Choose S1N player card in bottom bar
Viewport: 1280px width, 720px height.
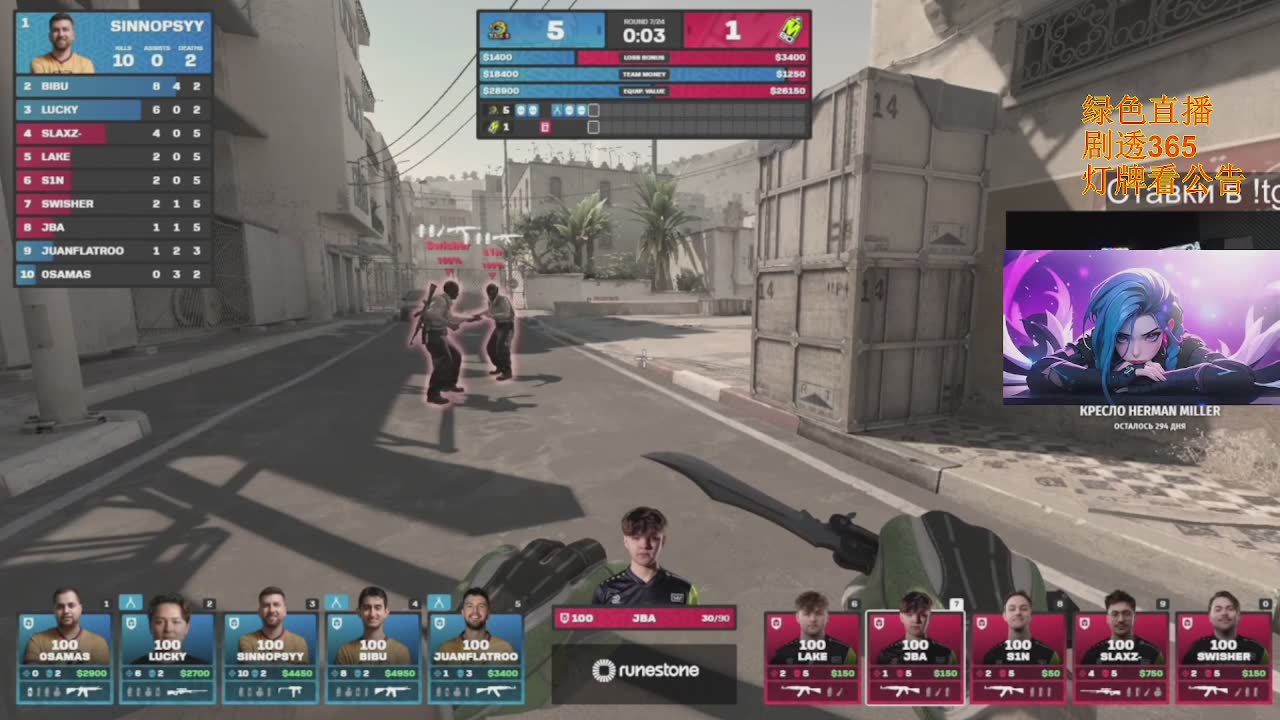coord(1018,652)
